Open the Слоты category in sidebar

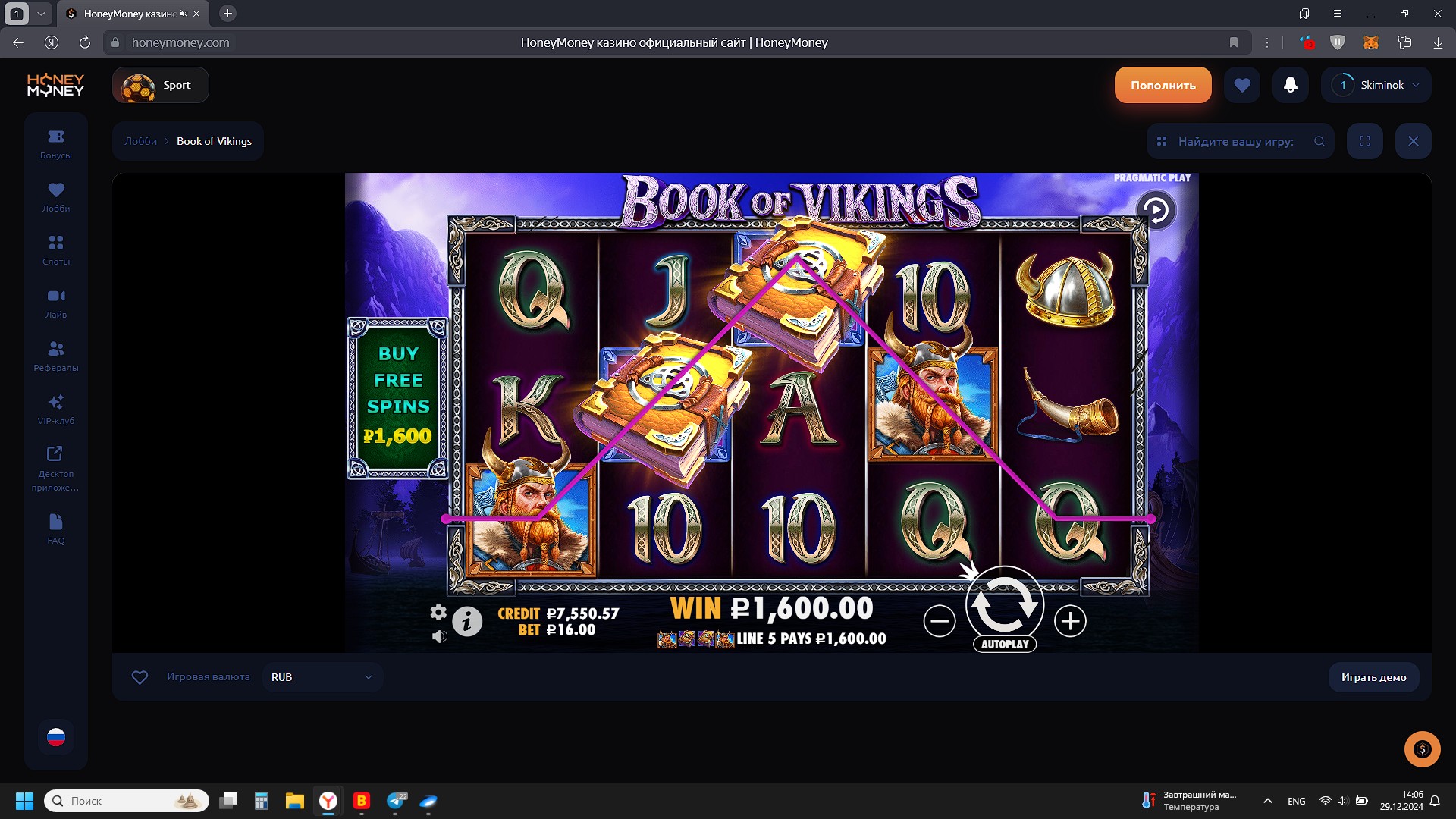[56, 249]
